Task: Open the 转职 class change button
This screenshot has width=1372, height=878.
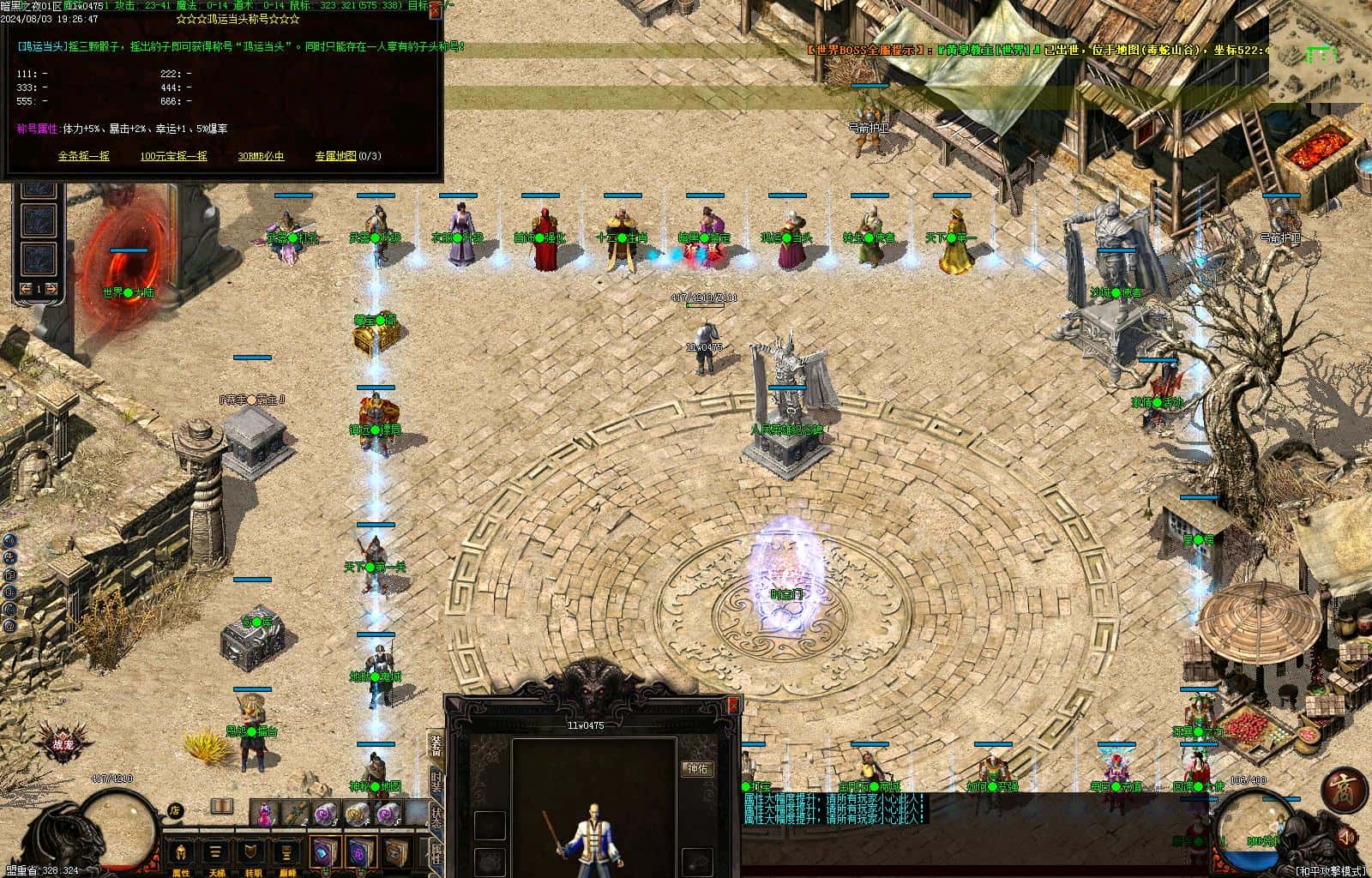Action: click(x=252, y=853)
